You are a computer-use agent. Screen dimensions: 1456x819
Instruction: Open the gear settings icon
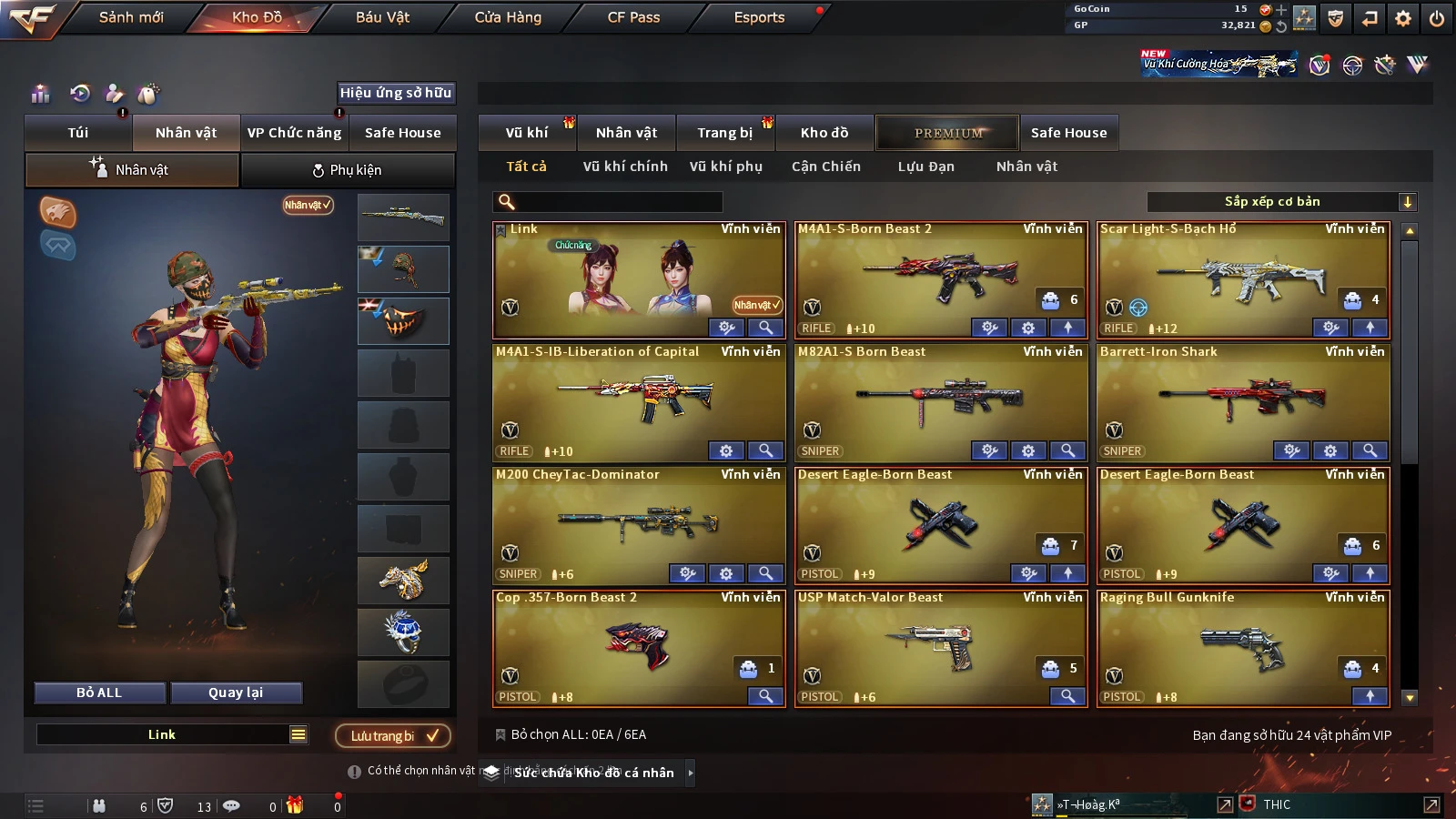[x=1403, y=18]
